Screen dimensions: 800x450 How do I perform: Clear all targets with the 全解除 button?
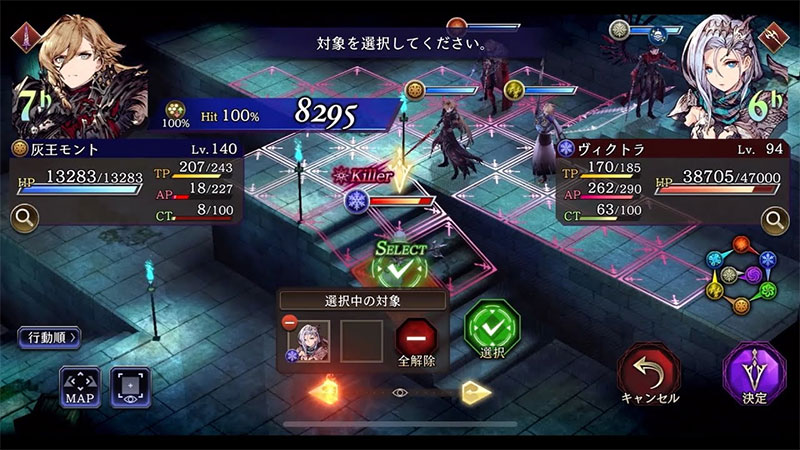point(416,342)
